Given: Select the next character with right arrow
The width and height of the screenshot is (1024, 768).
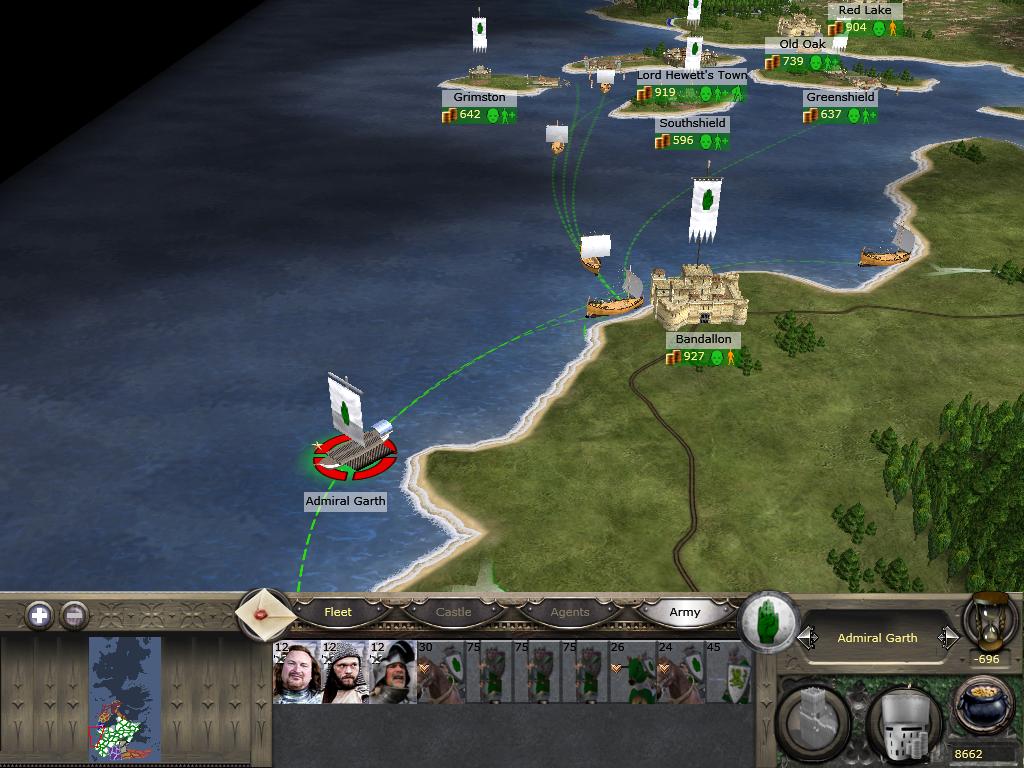Looking at the screenshot, I should [948, 638].
